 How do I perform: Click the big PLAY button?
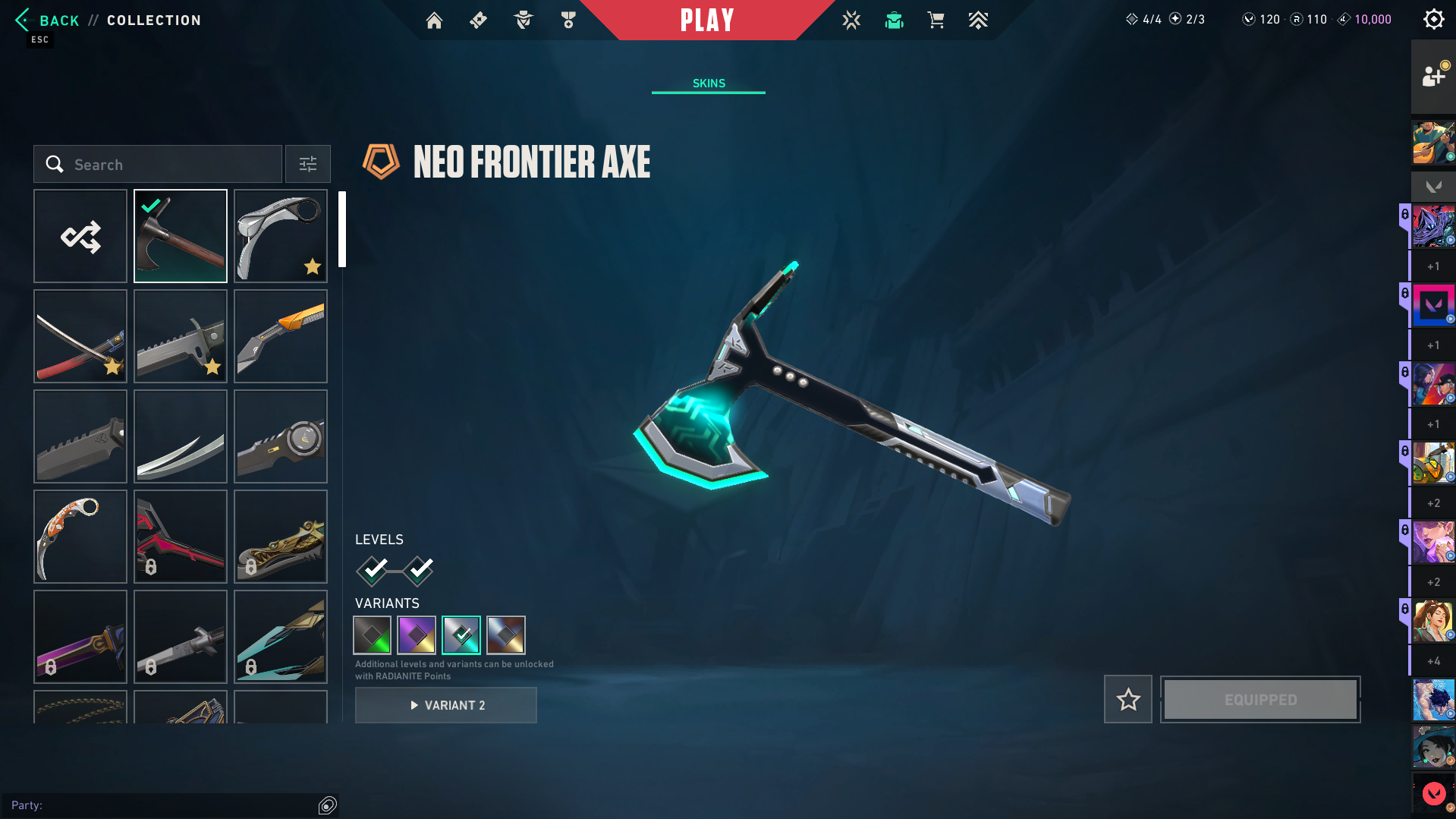(707, 20)
